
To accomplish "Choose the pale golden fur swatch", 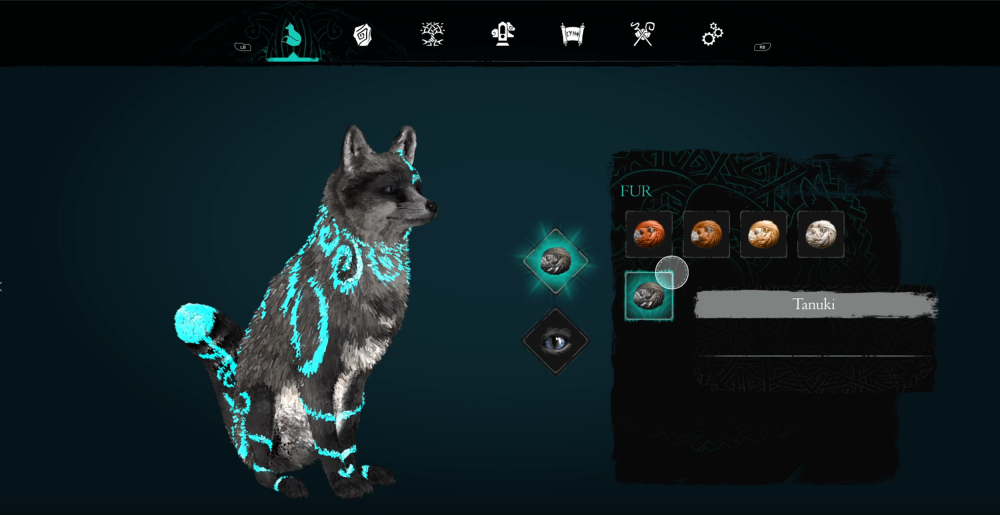I will 763,234.
